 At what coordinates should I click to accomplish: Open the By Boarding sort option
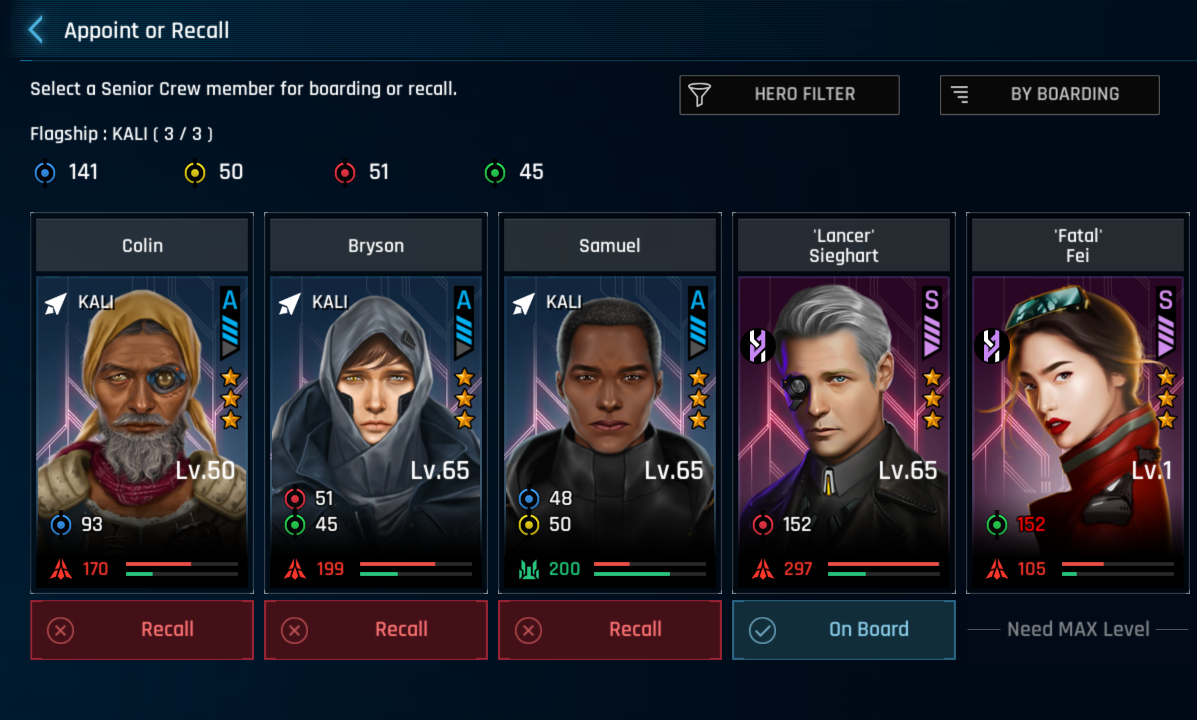(1049, 95)
